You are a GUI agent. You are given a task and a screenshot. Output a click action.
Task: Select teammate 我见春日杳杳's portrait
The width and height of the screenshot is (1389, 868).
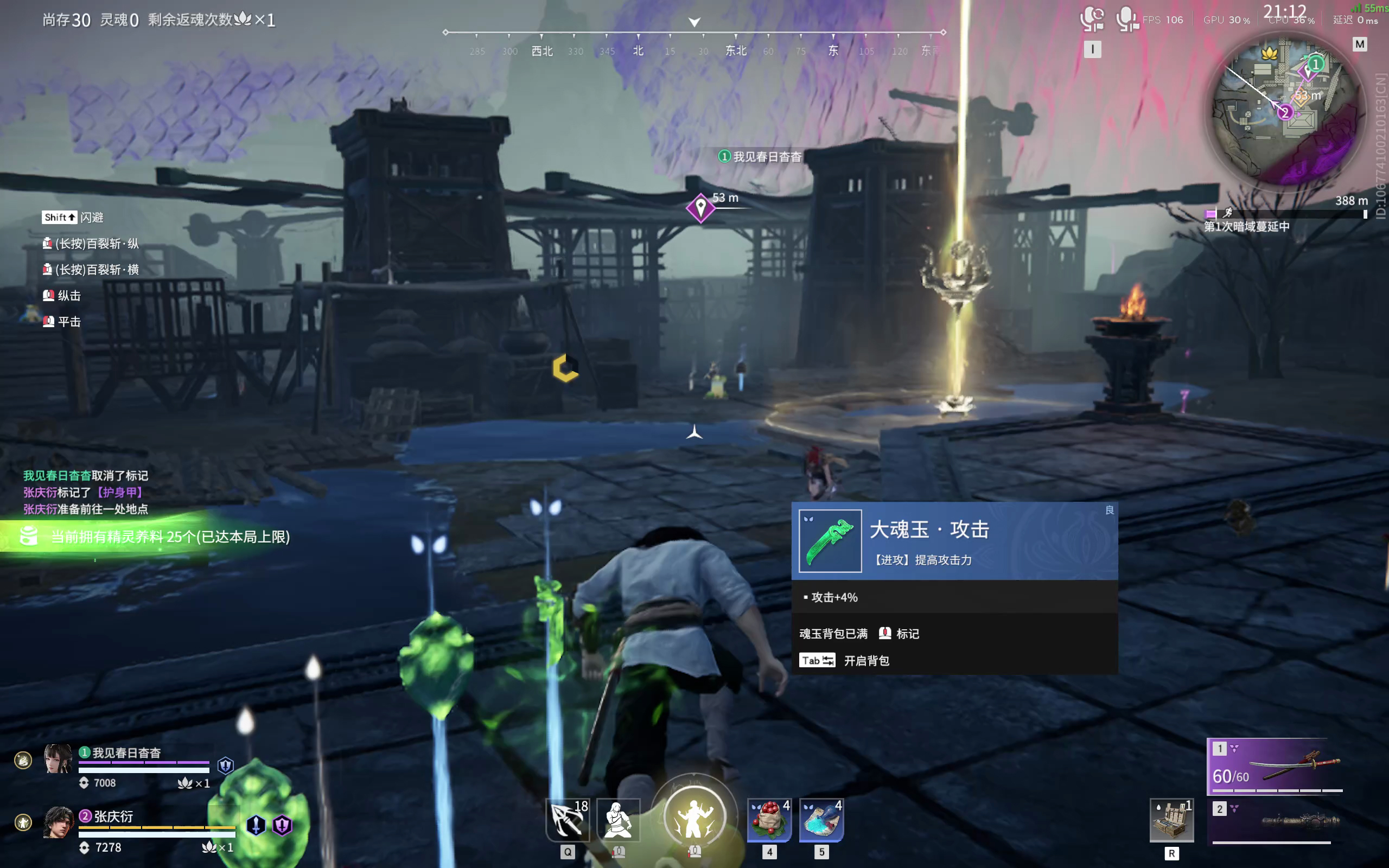58,759
